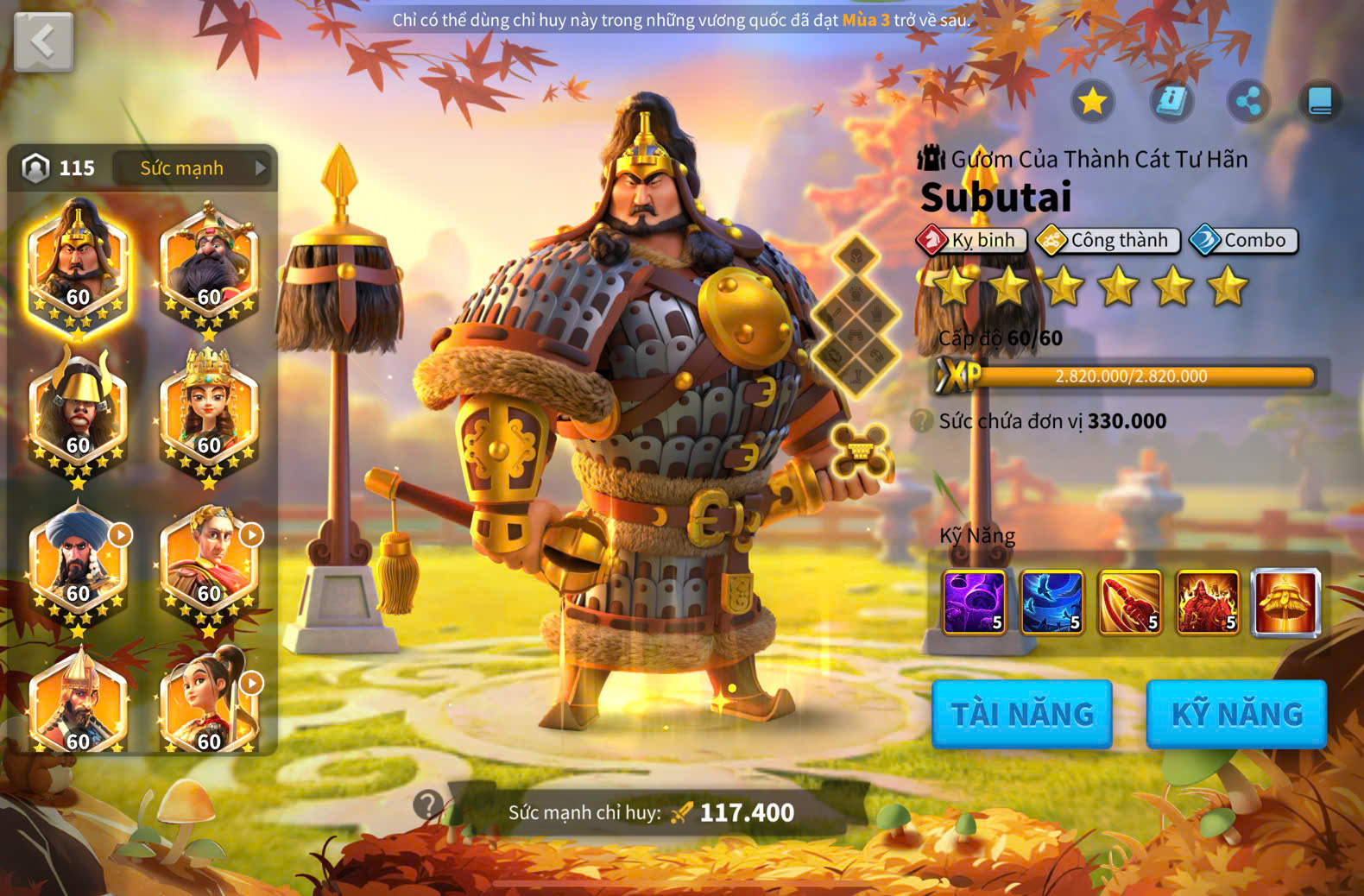Select the golden helmet expertise skill
This screenshot has width=1364, height=896.
1285,603
